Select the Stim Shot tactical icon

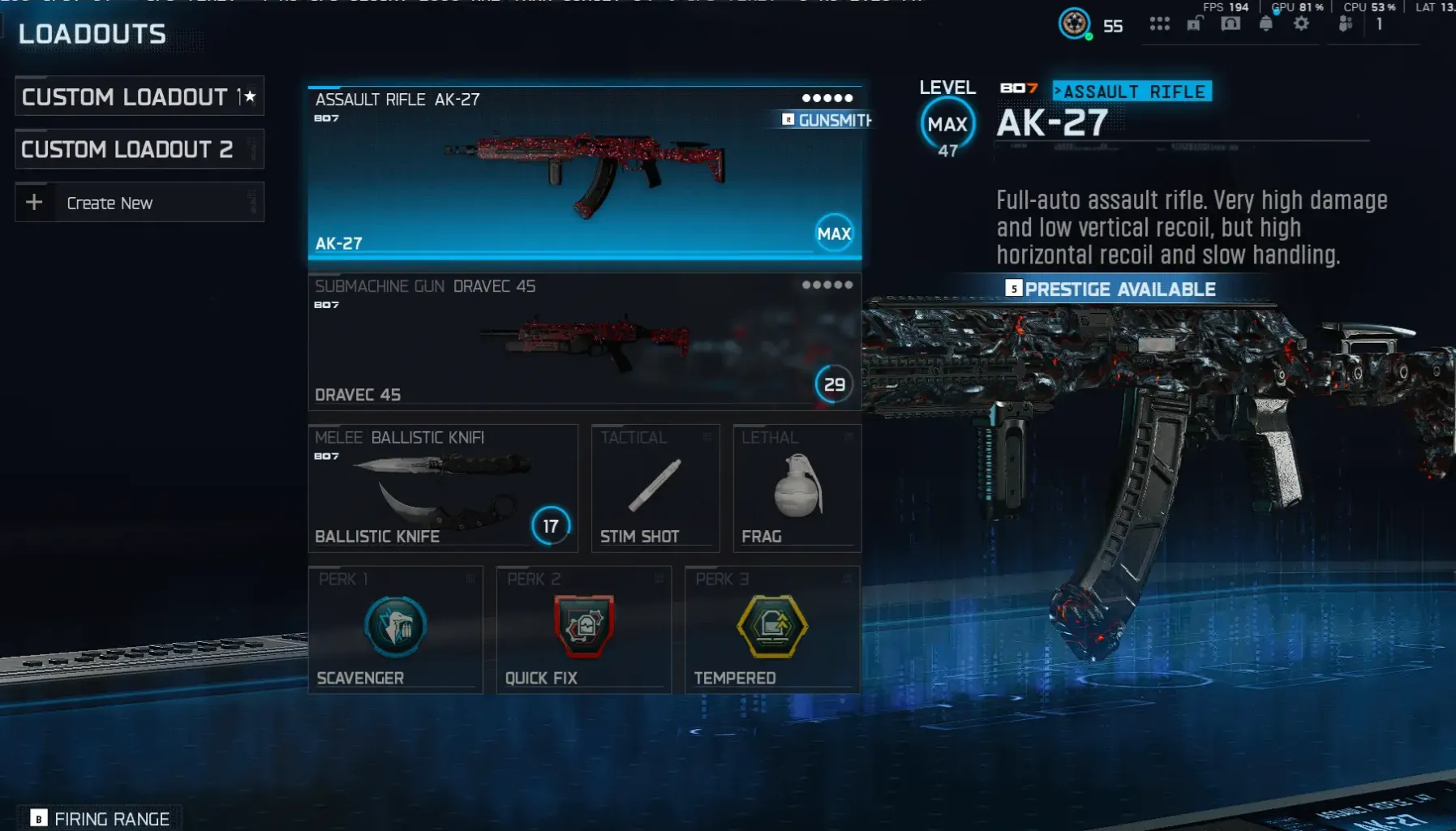click(655, 485)
